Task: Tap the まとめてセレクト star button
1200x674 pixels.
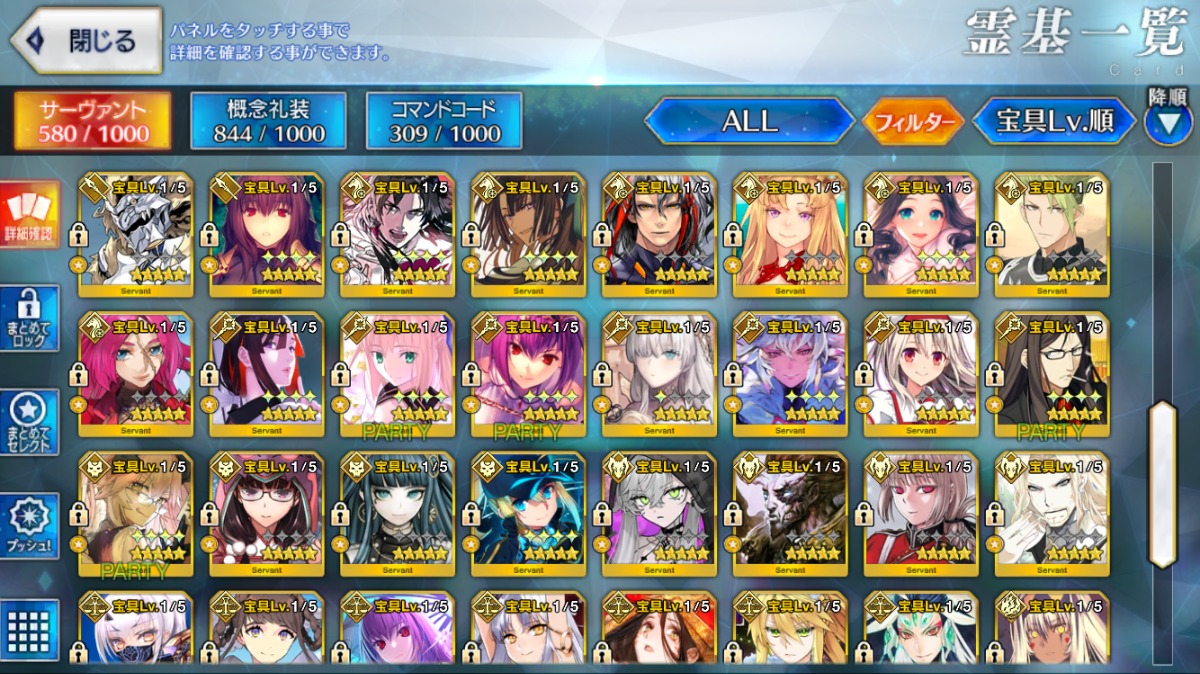Action: click(x=29, y=422)
